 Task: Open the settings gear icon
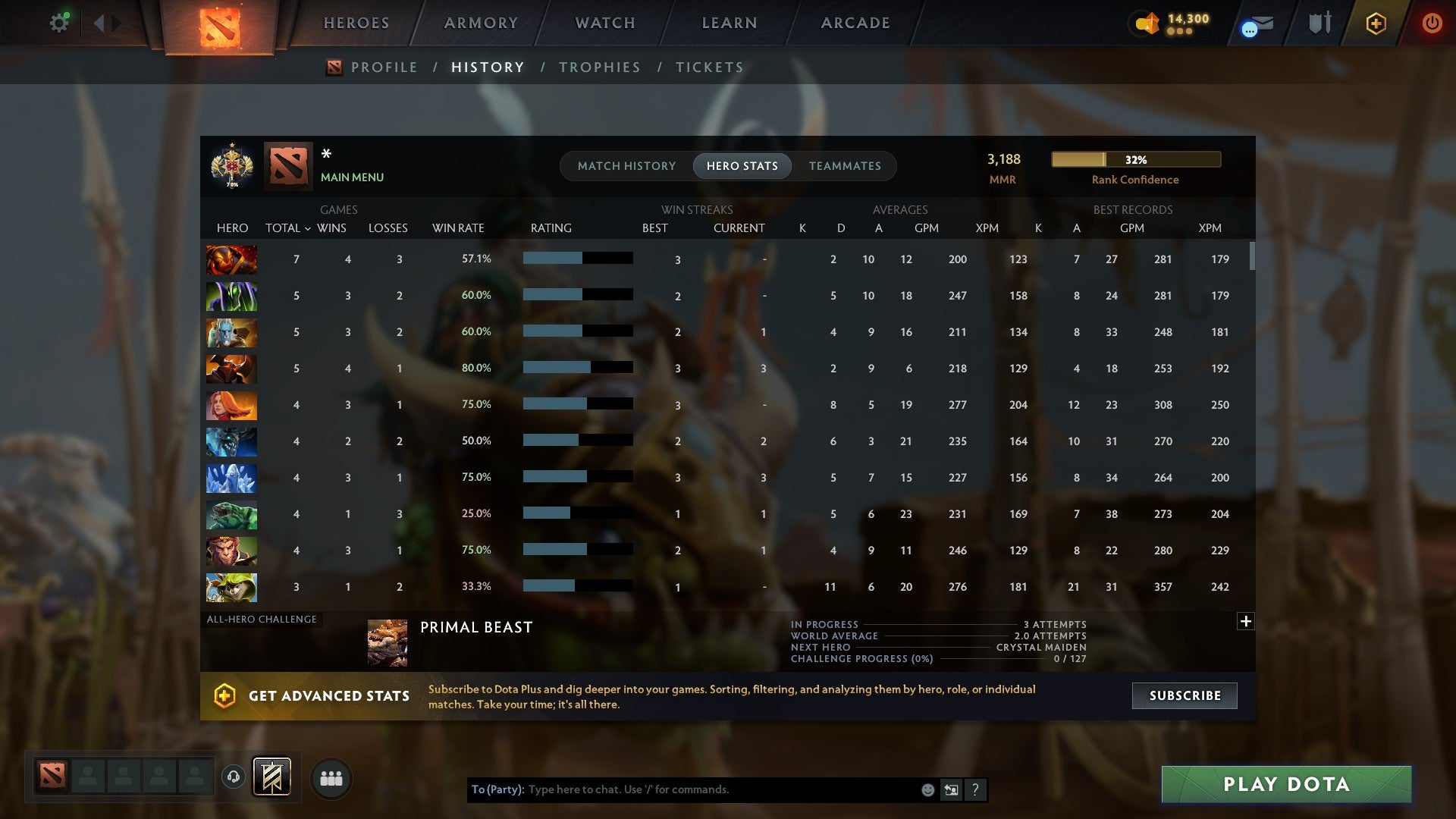(59, 22)
